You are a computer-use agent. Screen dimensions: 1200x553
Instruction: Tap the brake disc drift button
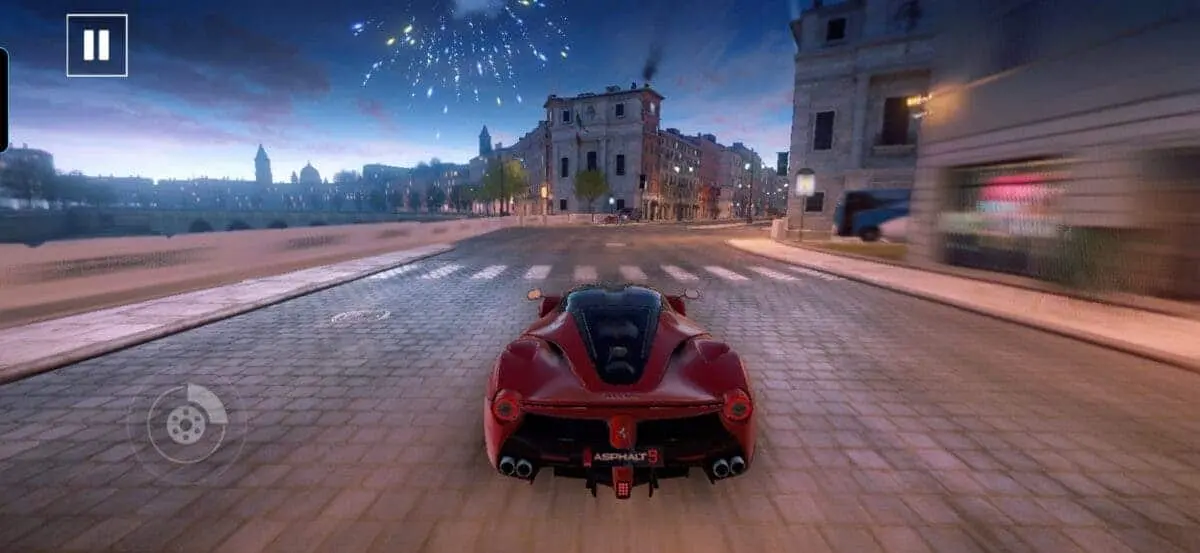(187, 424)
